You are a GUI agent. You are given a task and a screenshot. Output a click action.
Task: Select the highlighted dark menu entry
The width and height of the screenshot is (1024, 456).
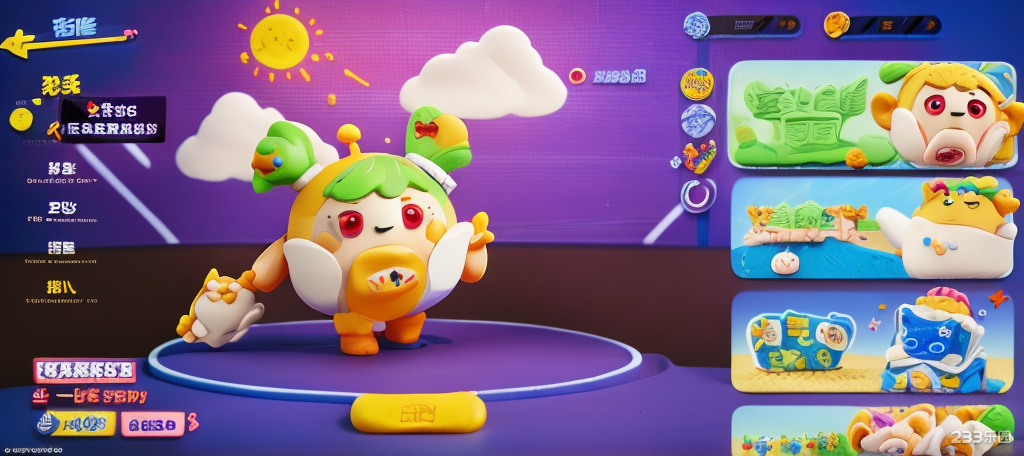coord(112,119)
